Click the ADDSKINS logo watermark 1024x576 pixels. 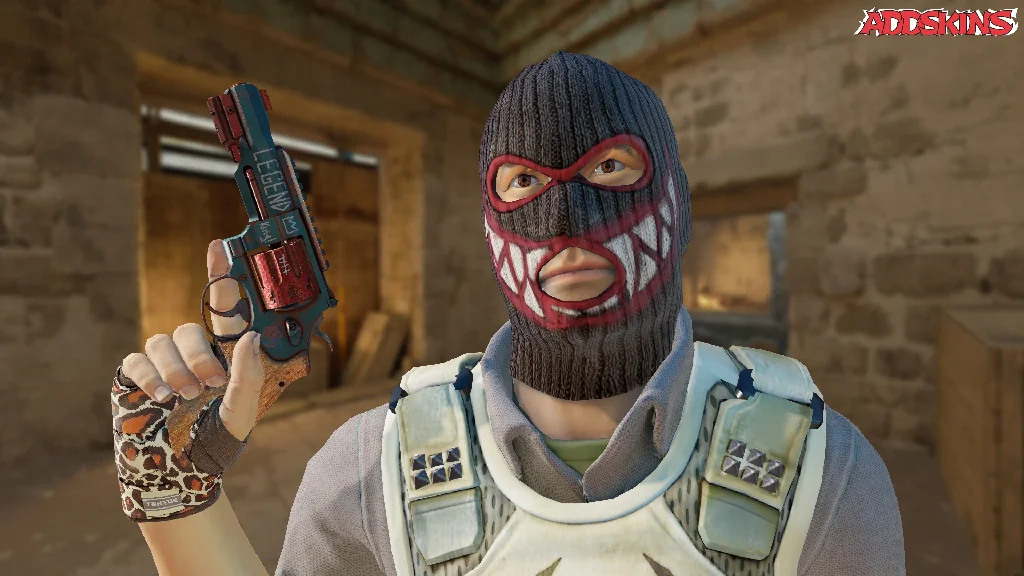[x=936, y=22]
